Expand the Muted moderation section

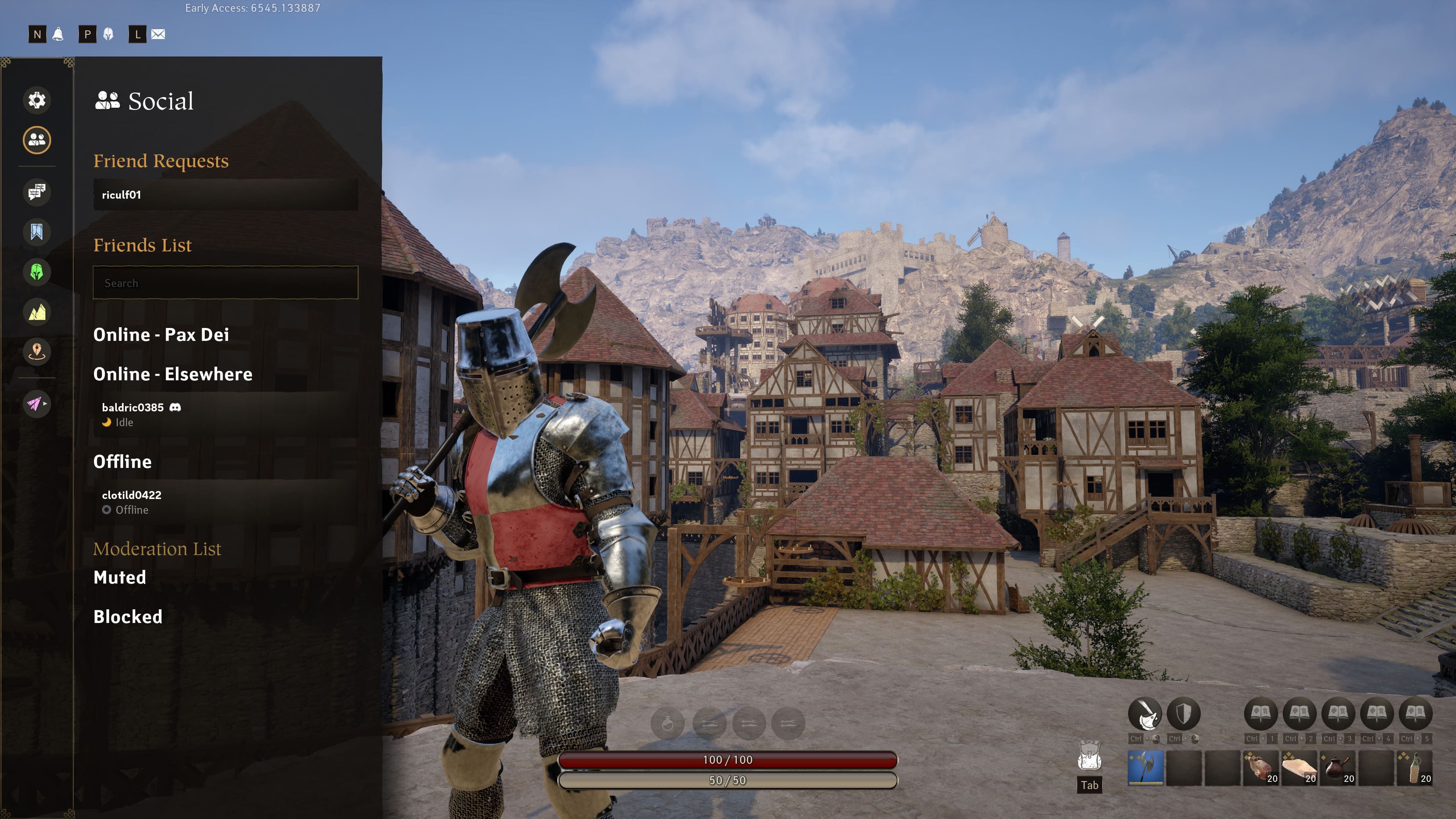[120, 577]
